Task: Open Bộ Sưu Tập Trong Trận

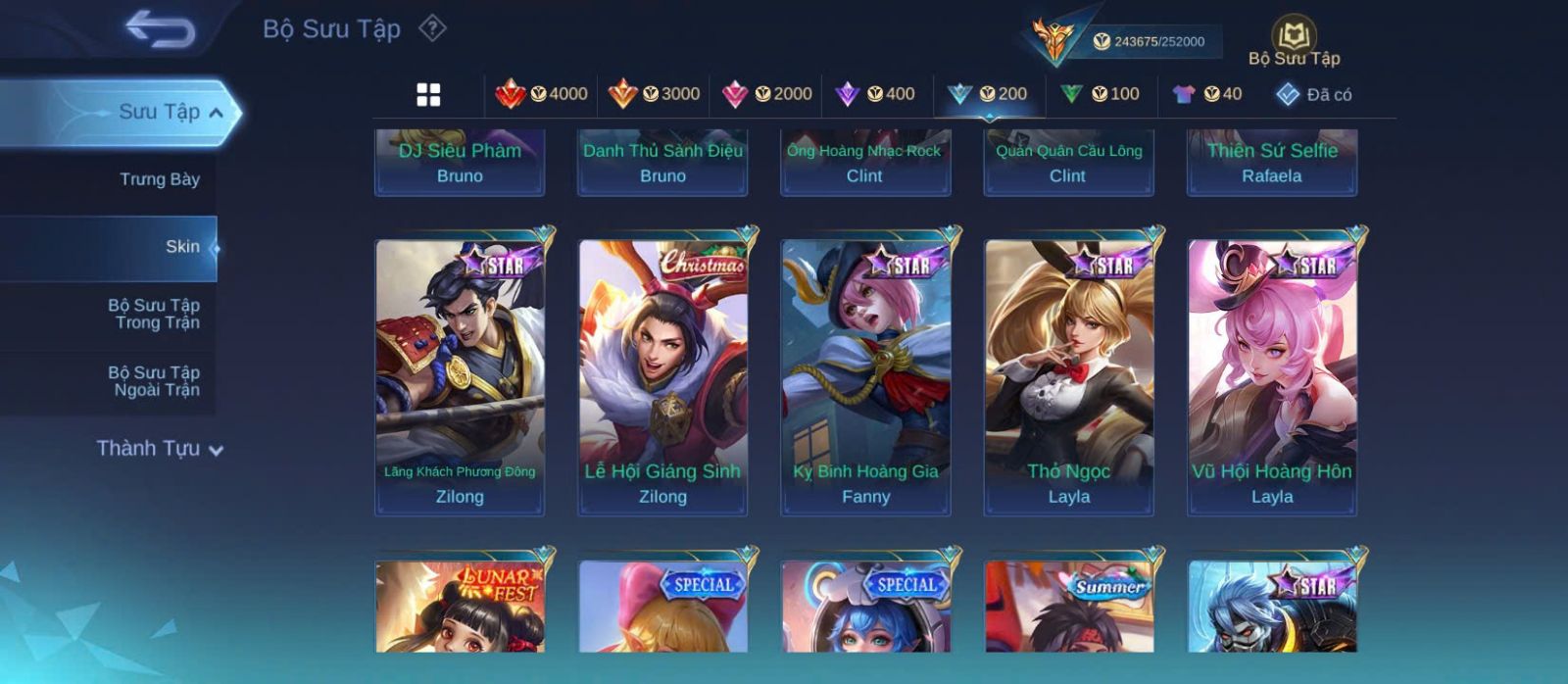Action: tap(154, 314)
